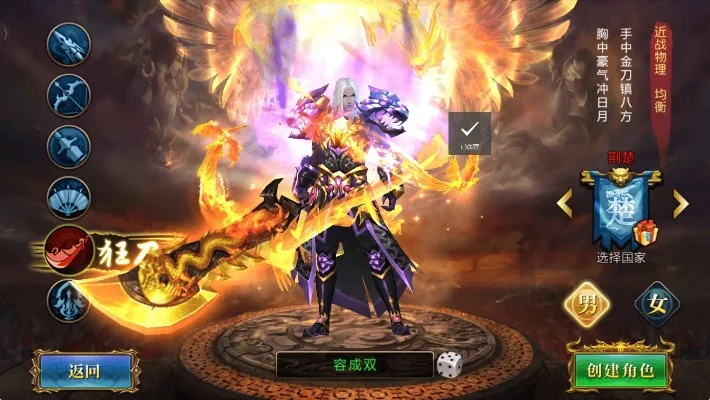Select the spear class icon
This screenshot has height=400, width=710.
coord(69,43)
